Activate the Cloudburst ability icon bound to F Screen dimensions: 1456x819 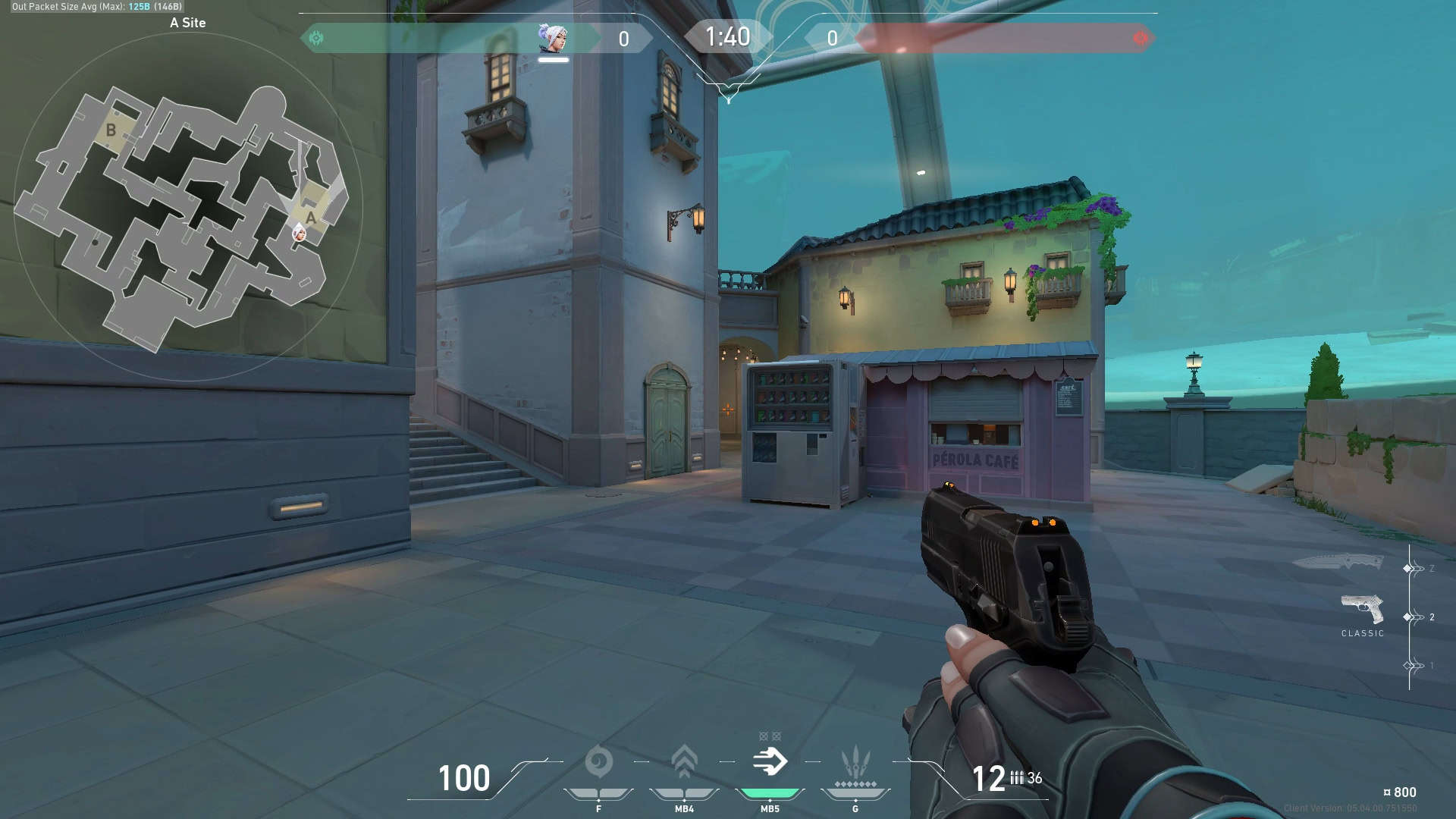(x=598, y=762)
